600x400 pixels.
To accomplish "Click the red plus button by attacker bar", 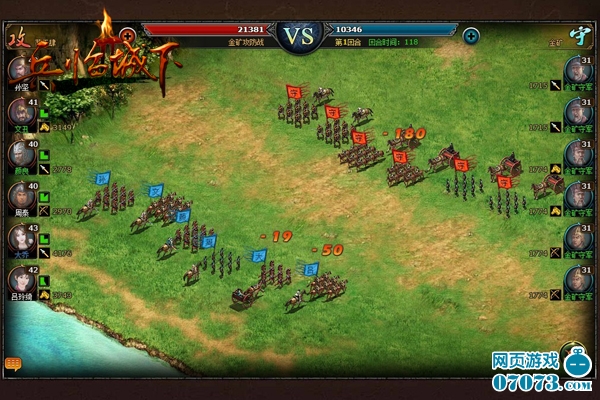I will (128, 36).
